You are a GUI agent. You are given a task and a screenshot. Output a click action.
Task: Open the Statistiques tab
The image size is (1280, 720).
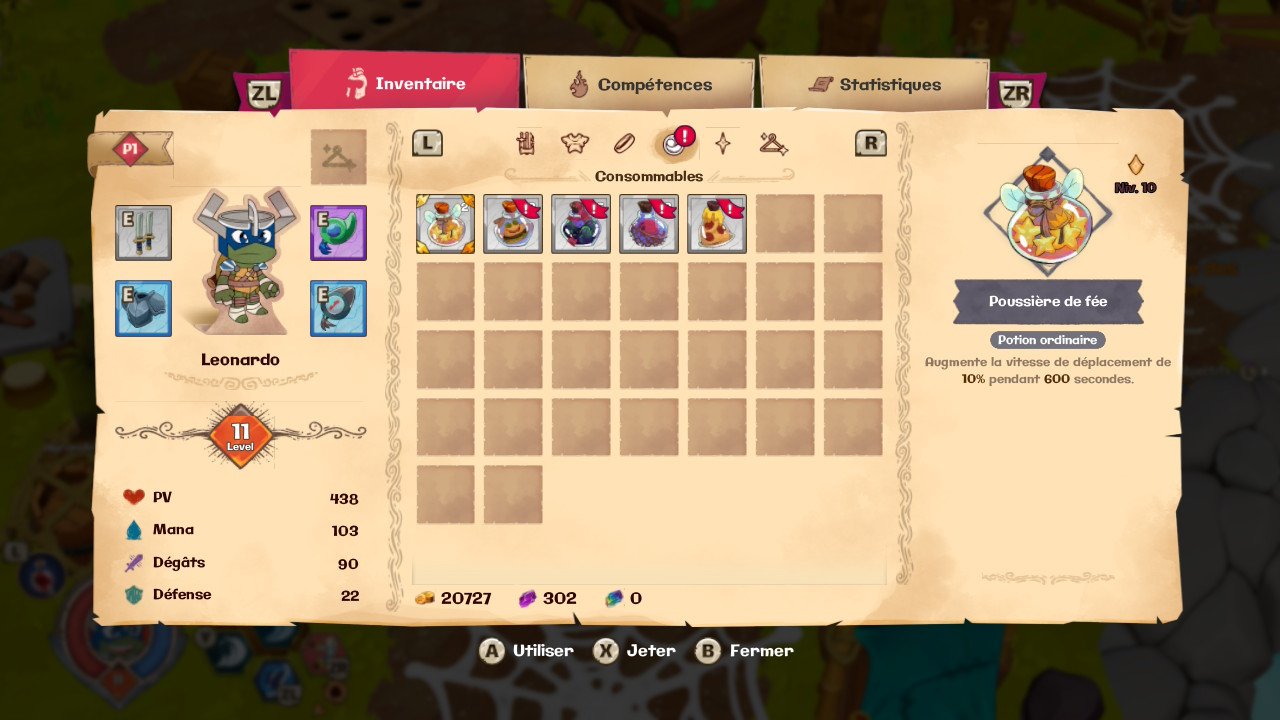(875, 85)
